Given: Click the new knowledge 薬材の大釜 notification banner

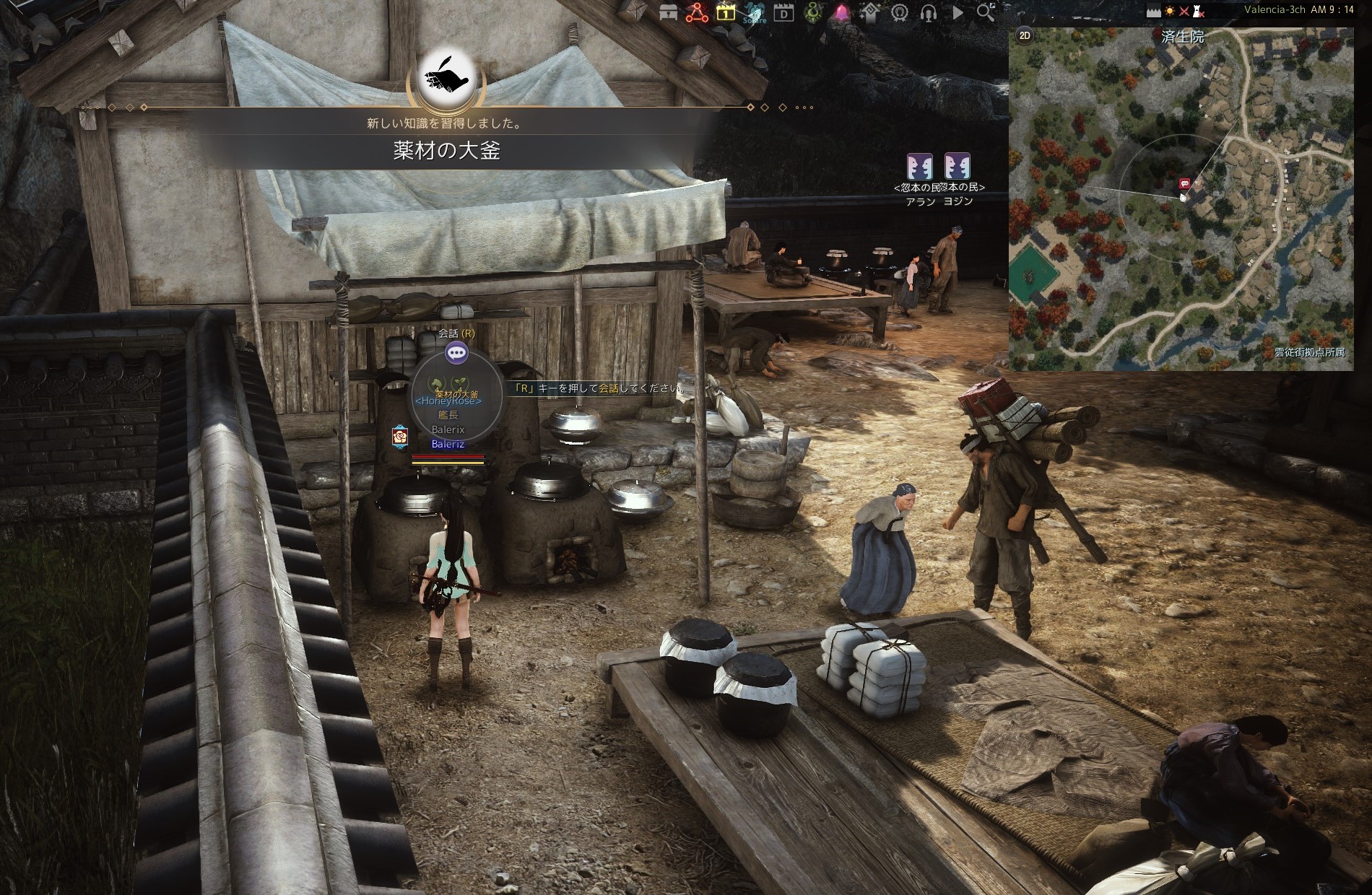Looking at the screenshot, I should click(x=446, y=150).
